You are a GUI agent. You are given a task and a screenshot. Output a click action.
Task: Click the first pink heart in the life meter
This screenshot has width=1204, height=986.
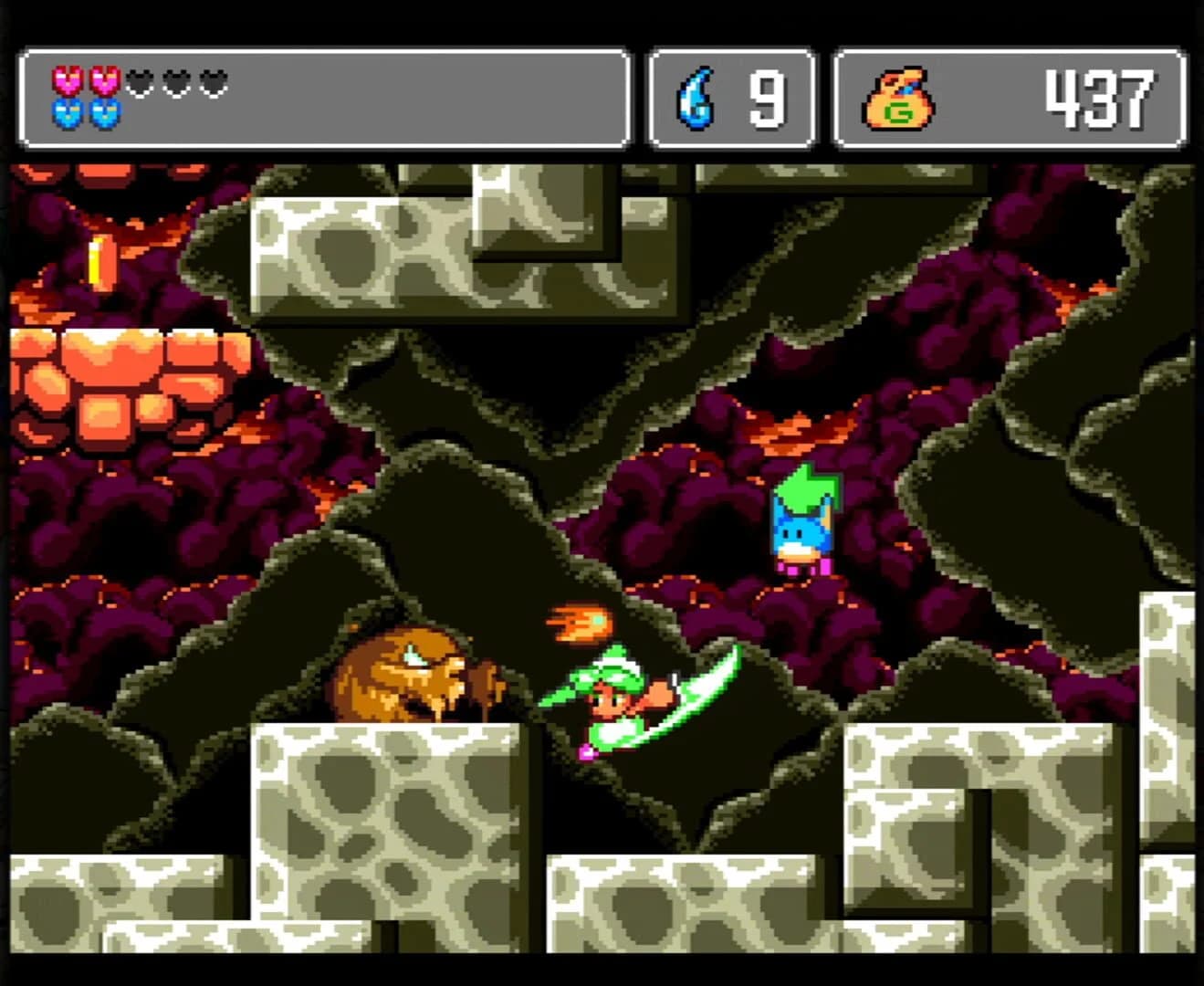[65, 81]
